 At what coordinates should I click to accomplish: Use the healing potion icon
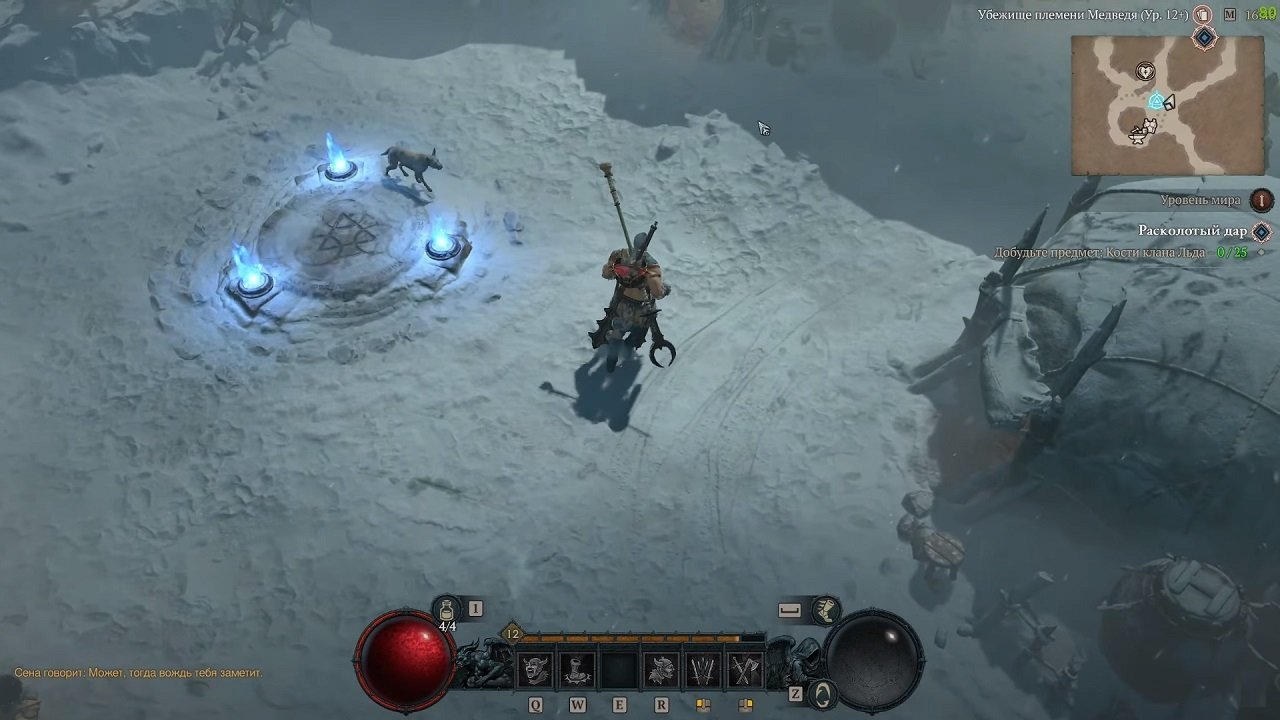coord(447,608)
